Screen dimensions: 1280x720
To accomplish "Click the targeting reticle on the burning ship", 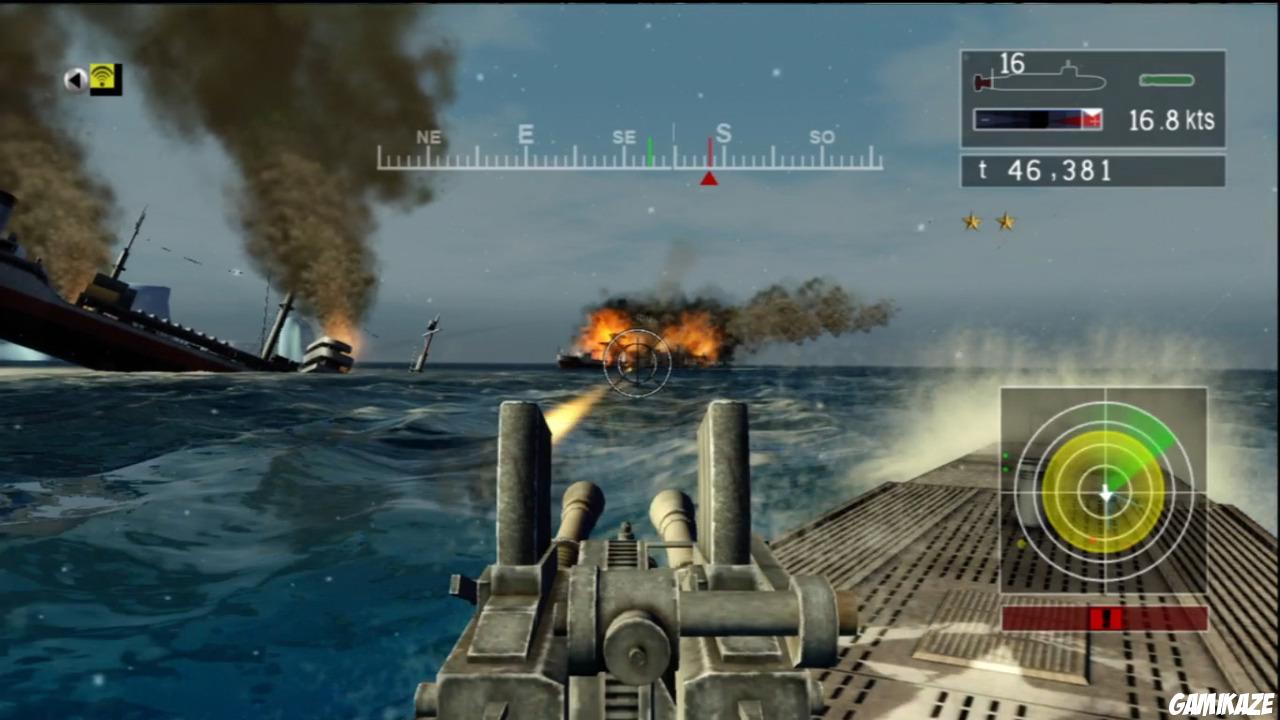I will 637,363.
